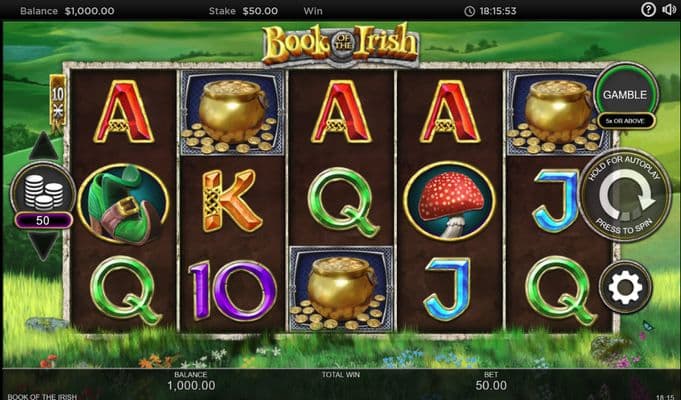This screenshot has height=400, width=681.
Task: Open the Gamble feature
Action: 625,93
